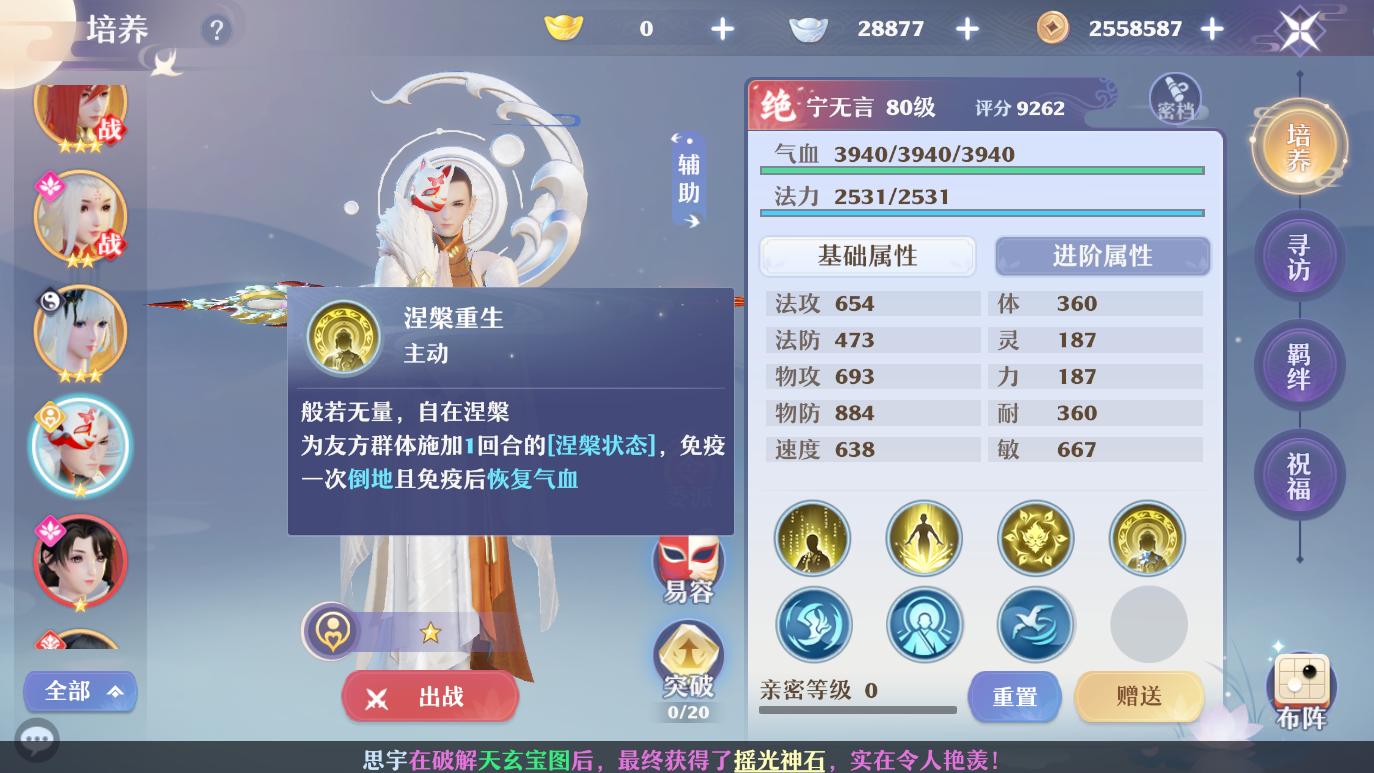Click the plus beside the gold ingot balance
Screen dimensions: 1374x773
[x=722, y=28]
